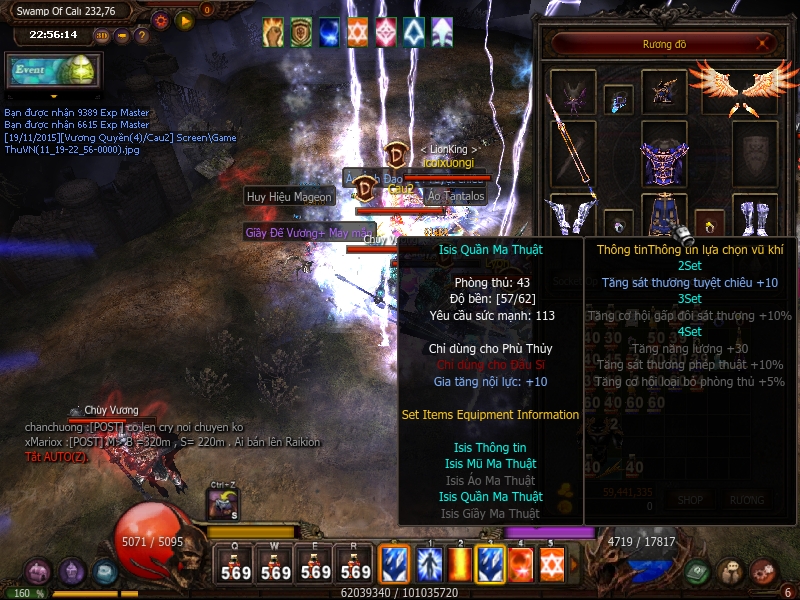The height and width of the screenshot is (600, 800).
Task: Close the Rương đồ inventory window
Action: [x=763, y=43]
